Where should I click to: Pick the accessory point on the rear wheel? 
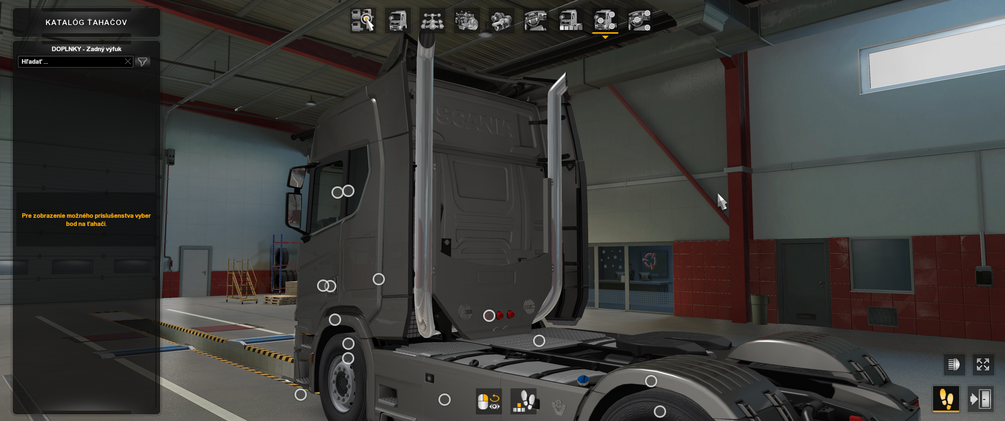coord(660,411)
